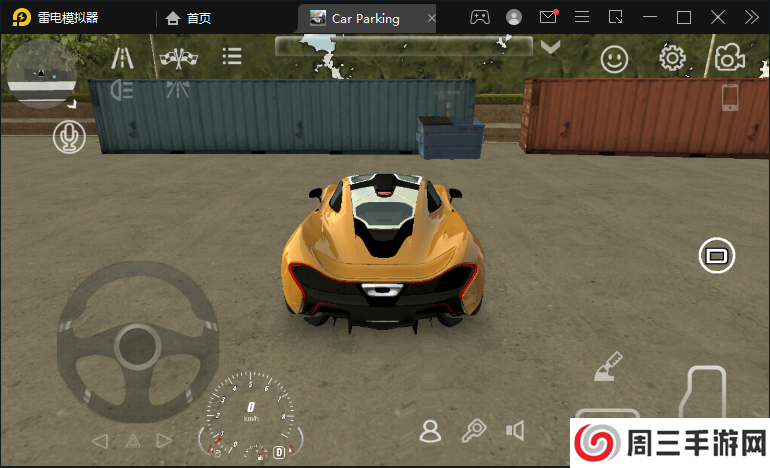Honk the horn speaker icon
The image size is (770, 468).
click(x=515, y=431)
